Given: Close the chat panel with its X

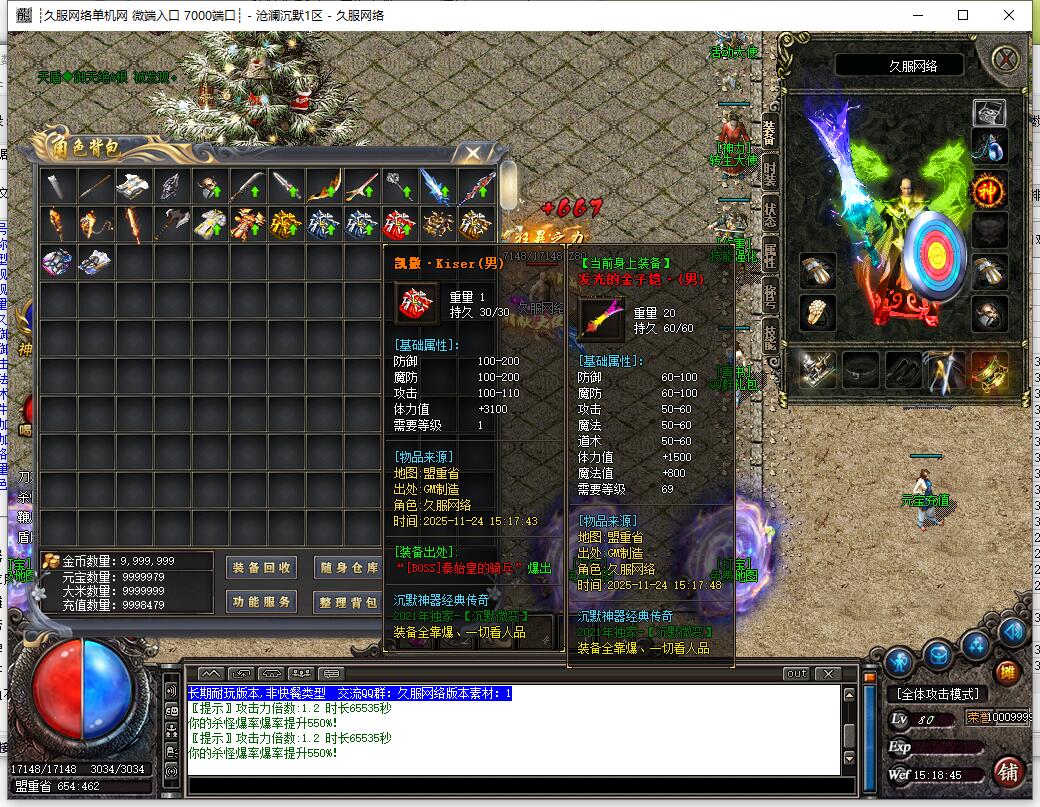Looking at the screenshot, I should pyautogui.click(x=827, y=673).
